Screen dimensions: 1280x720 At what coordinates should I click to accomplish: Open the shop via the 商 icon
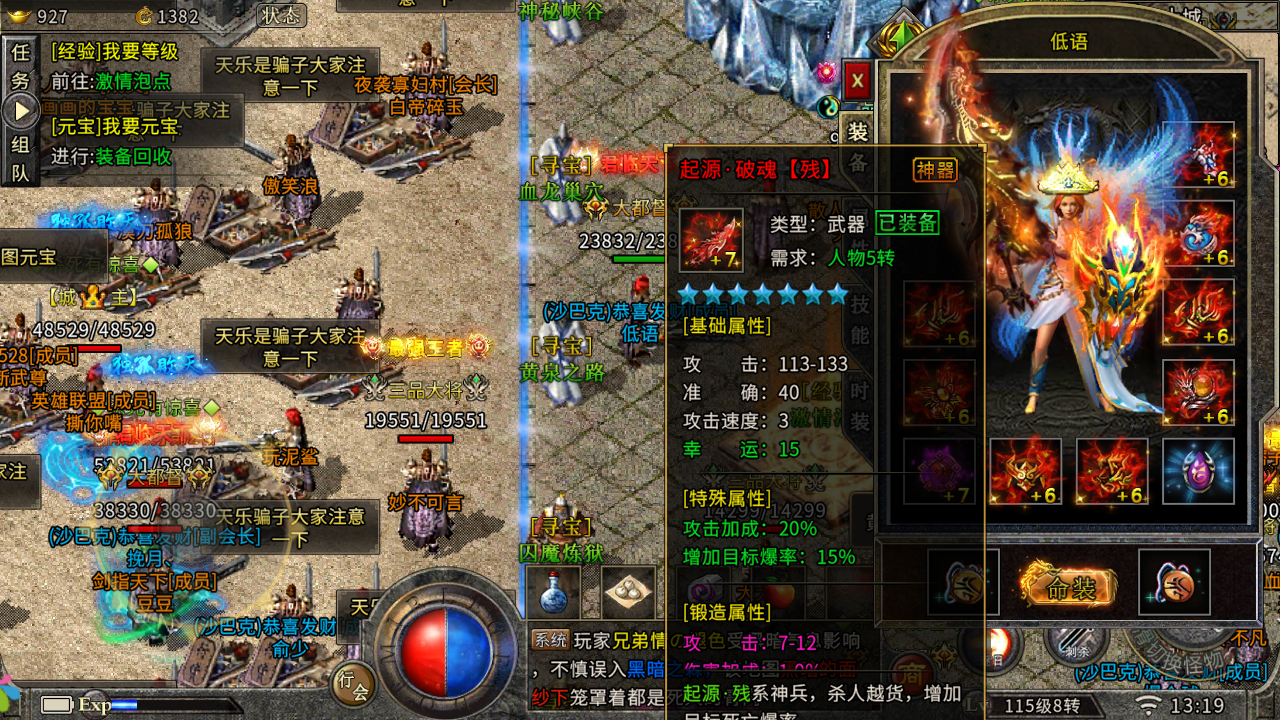click(912, 674)
